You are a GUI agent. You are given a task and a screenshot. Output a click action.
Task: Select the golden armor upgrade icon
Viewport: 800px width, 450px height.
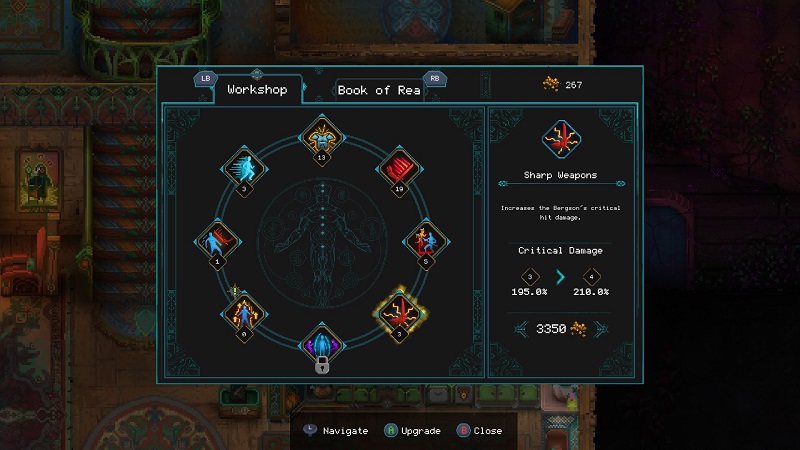322,135
